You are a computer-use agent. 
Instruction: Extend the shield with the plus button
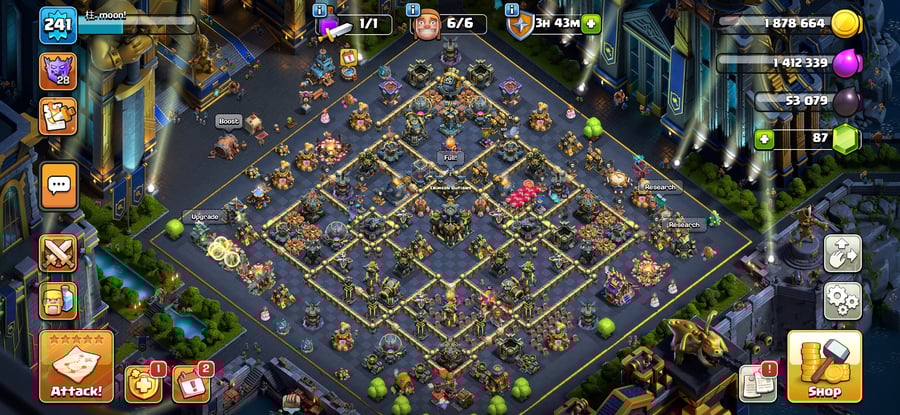(591, 24)
